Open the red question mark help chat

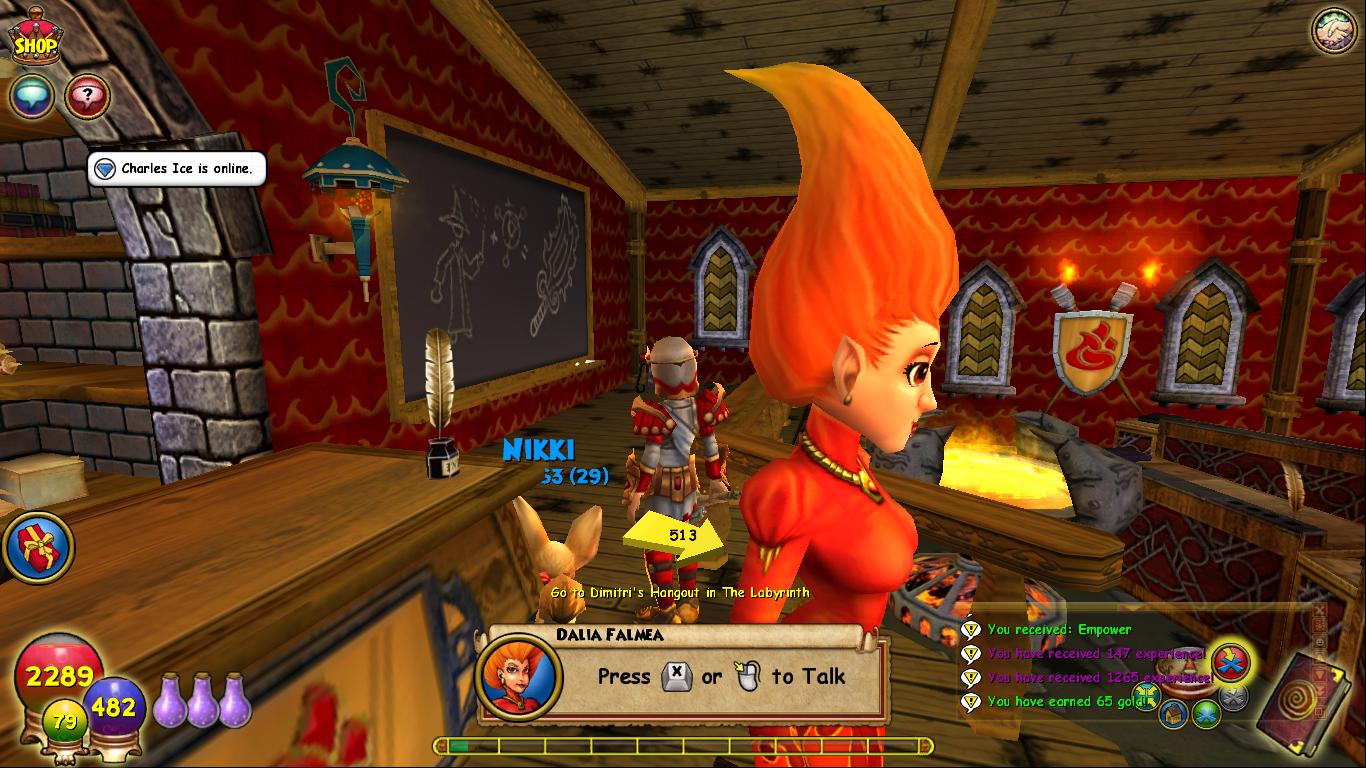click(x=87, y=97)
